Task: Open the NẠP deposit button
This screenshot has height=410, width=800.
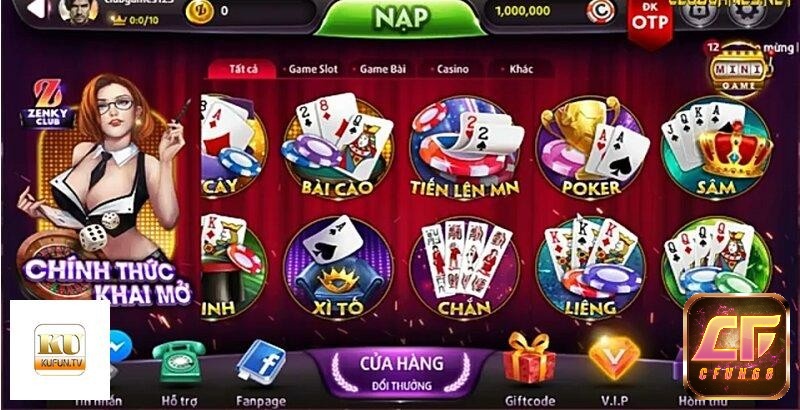Action: pos(401,20)
